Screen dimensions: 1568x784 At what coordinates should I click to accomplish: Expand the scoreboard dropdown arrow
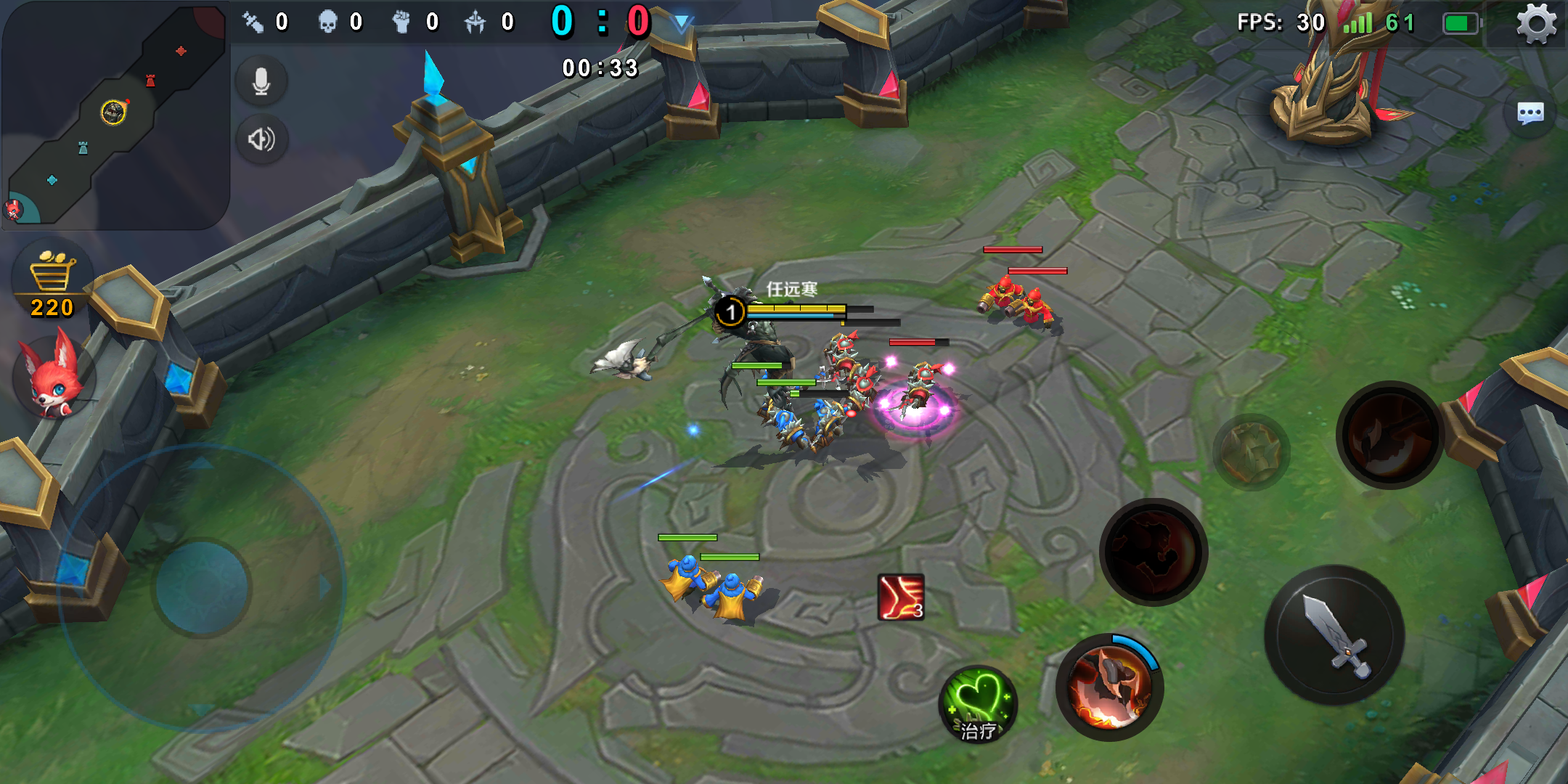tap(681, 23)
